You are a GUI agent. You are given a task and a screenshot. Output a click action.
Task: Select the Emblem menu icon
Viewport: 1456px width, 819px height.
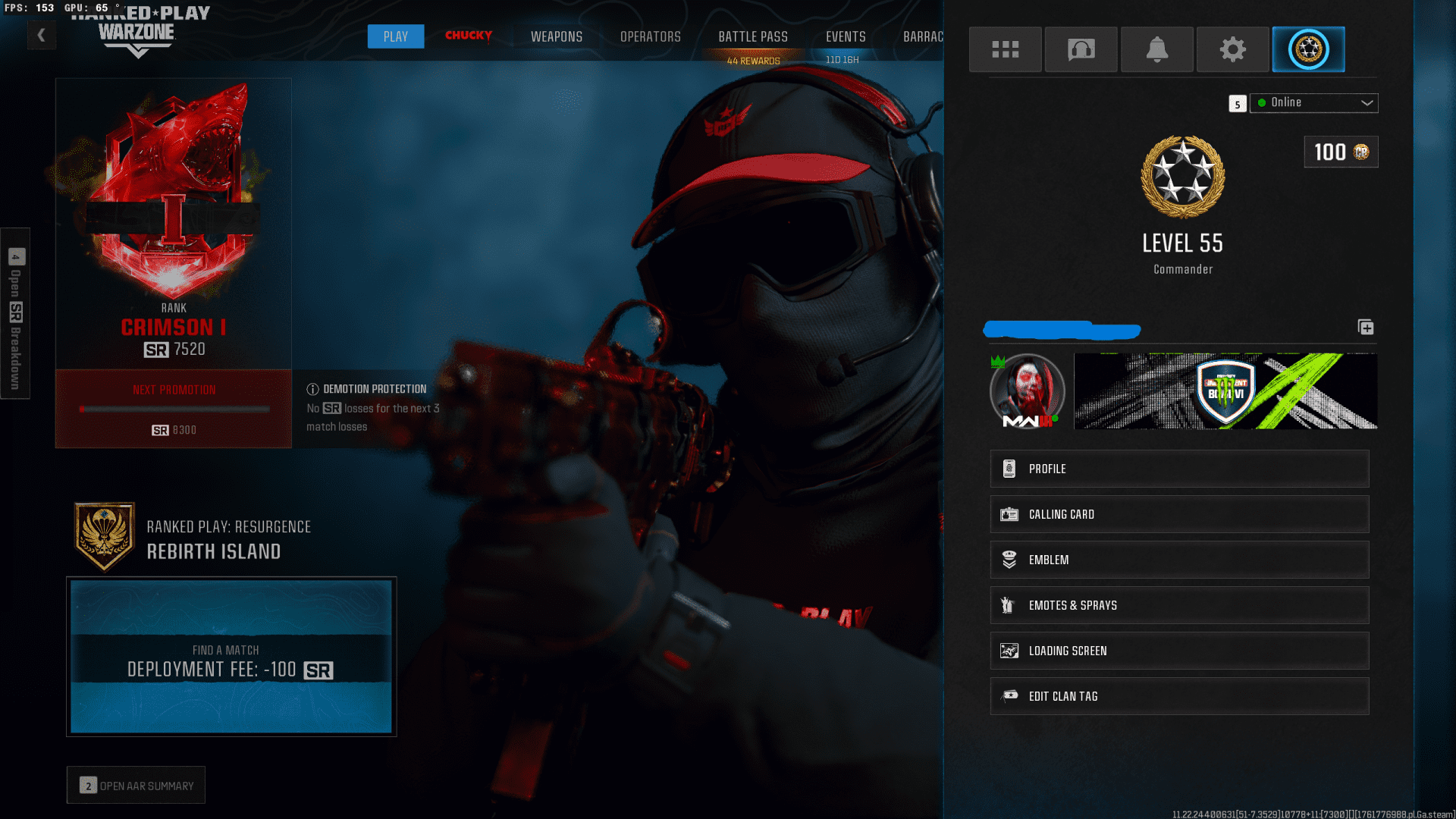pyautogui.click(x=1009, y=559)
